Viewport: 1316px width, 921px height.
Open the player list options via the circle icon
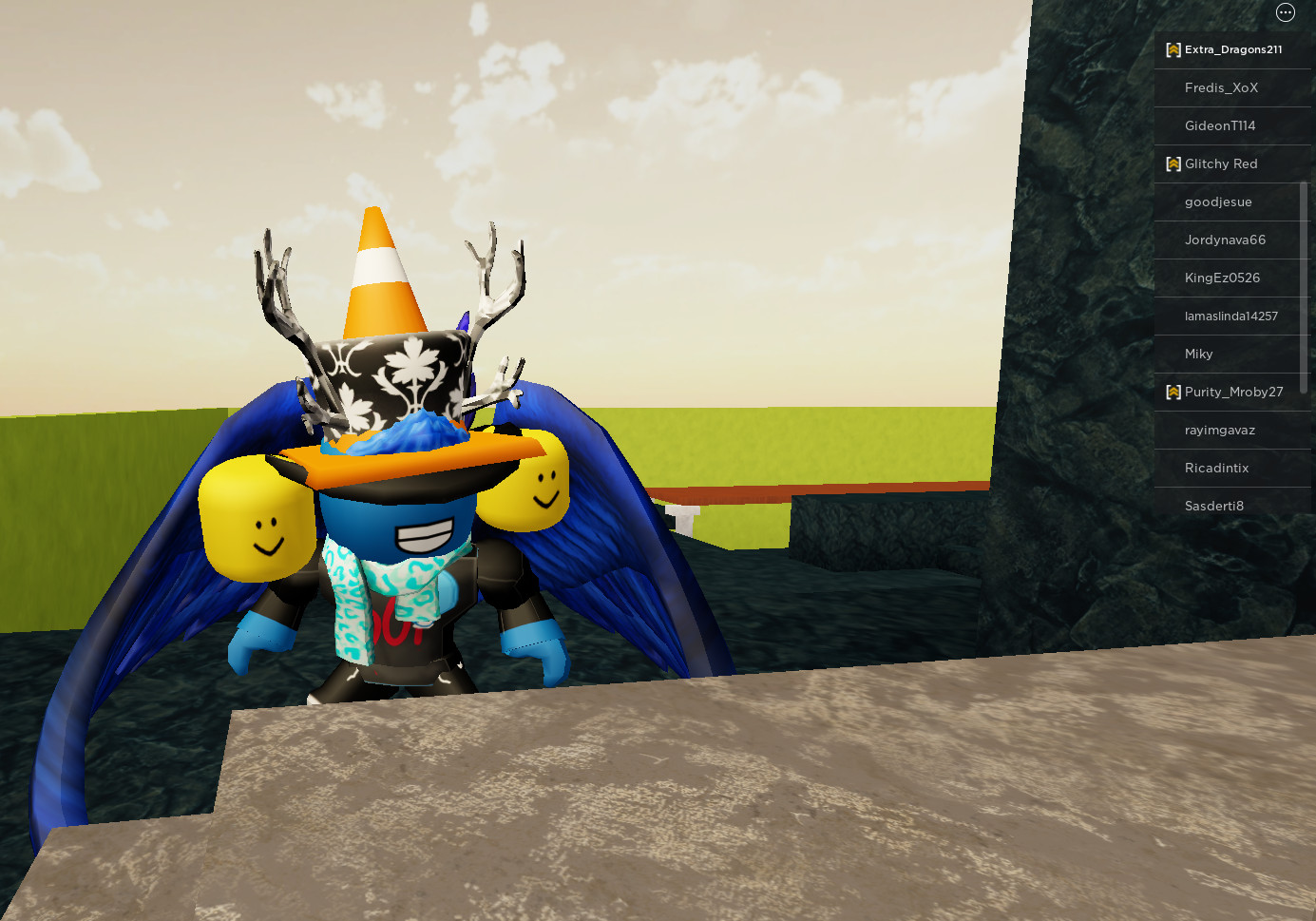point(1285,12)
